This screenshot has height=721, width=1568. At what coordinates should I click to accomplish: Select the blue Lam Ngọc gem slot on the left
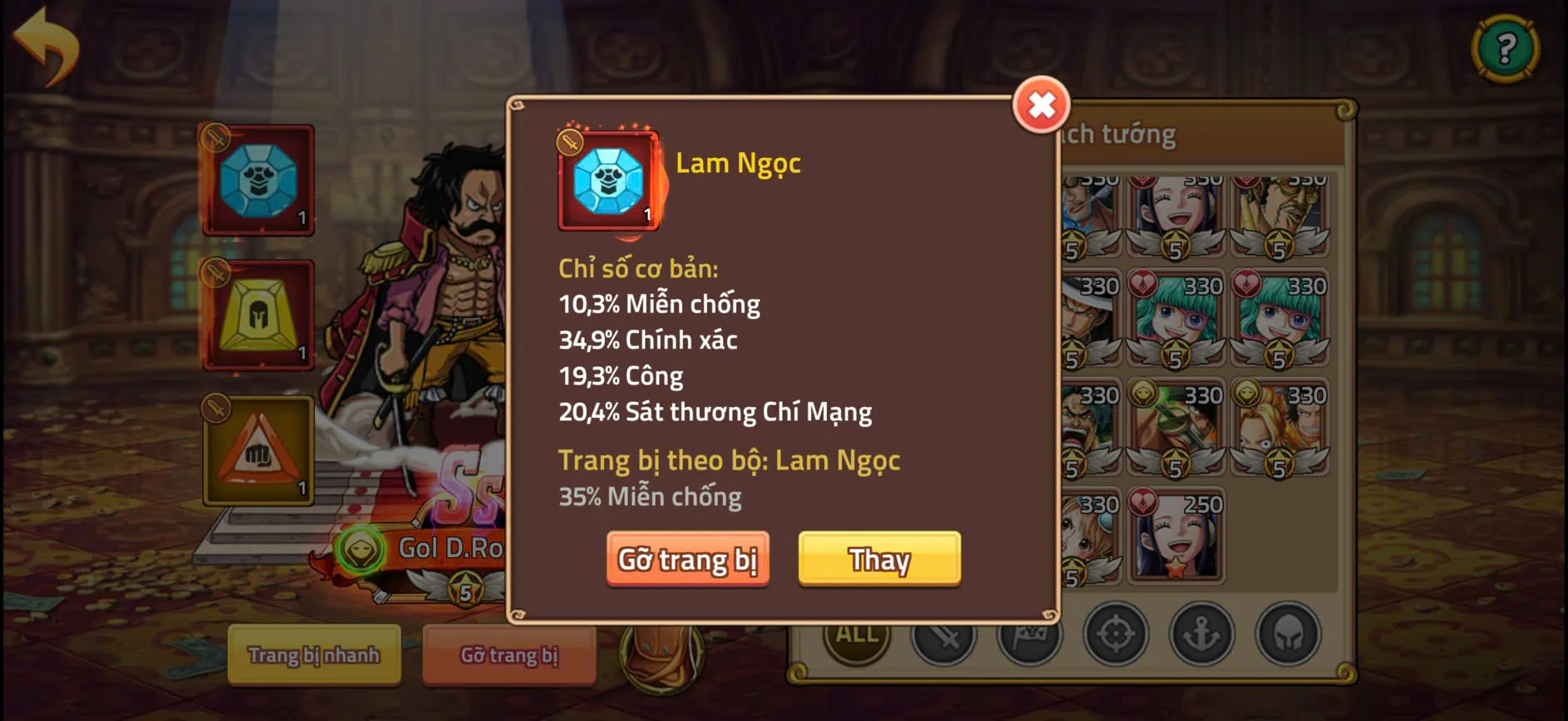coord(256,179)
